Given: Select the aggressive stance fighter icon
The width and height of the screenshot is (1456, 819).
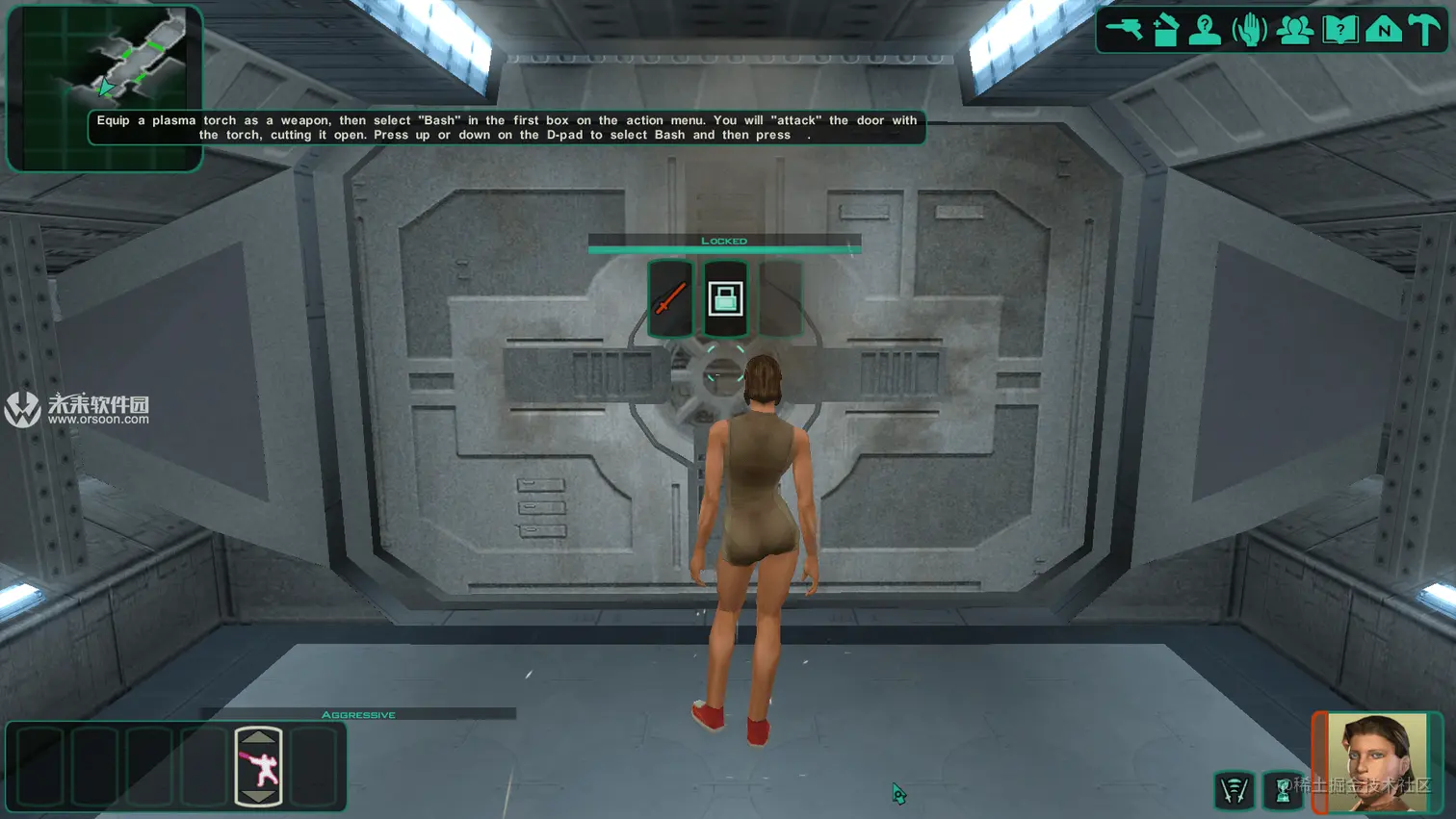Looking at the screenshot, I should pos(258,767).
